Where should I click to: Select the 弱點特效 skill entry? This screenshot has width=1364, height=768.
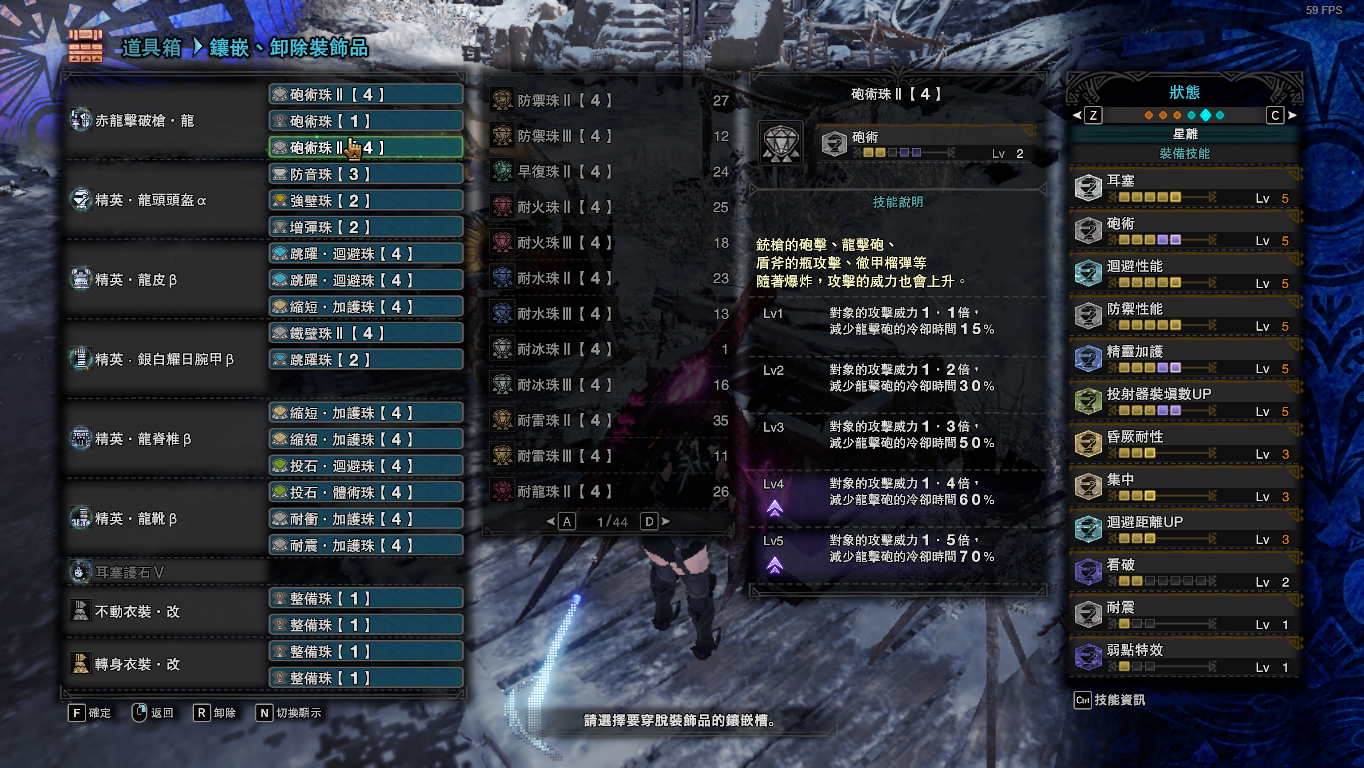1186,658
